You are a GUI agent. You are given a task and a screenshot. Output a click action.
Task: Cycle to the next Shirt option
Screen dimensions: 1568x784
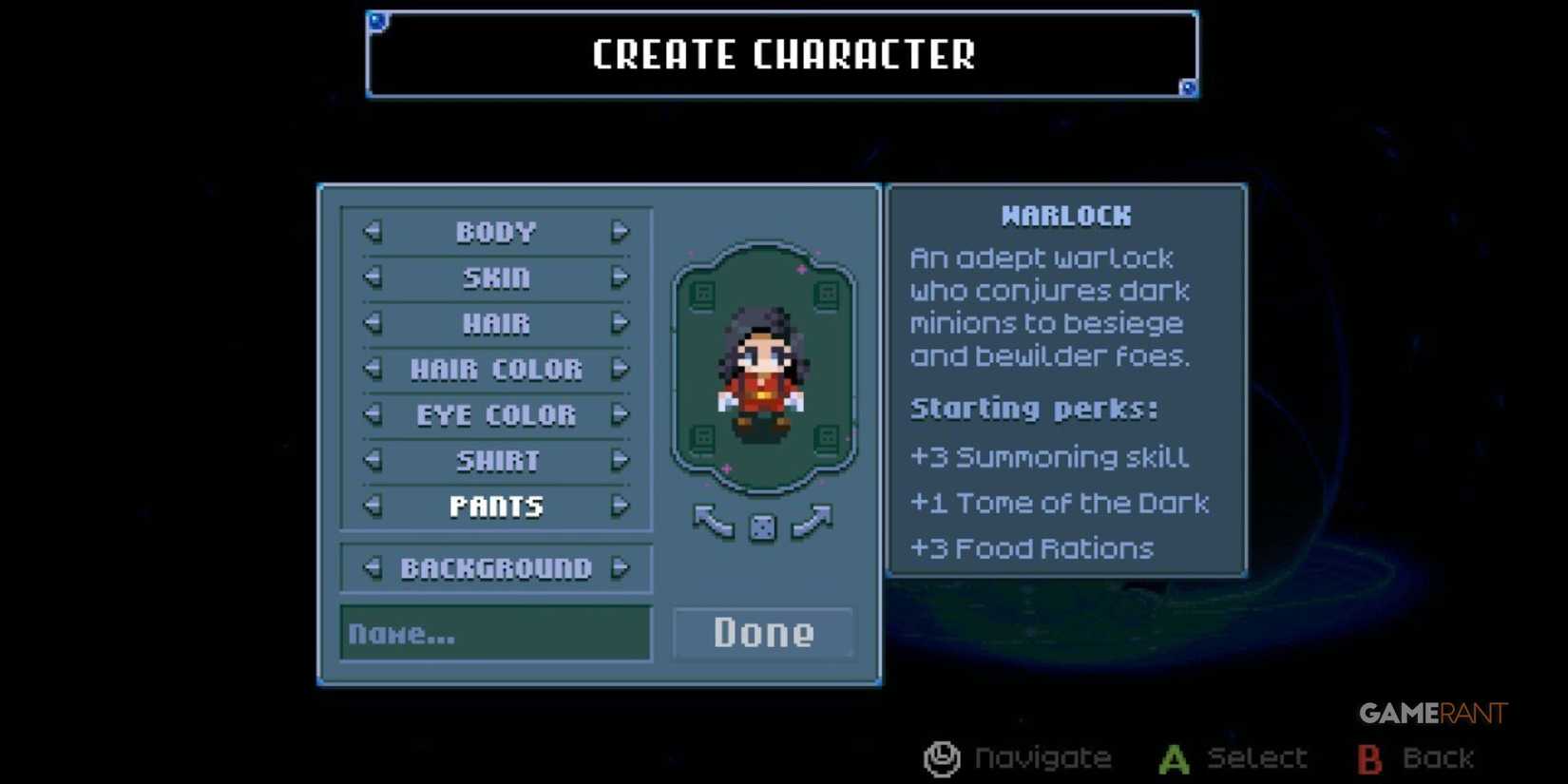621,460
